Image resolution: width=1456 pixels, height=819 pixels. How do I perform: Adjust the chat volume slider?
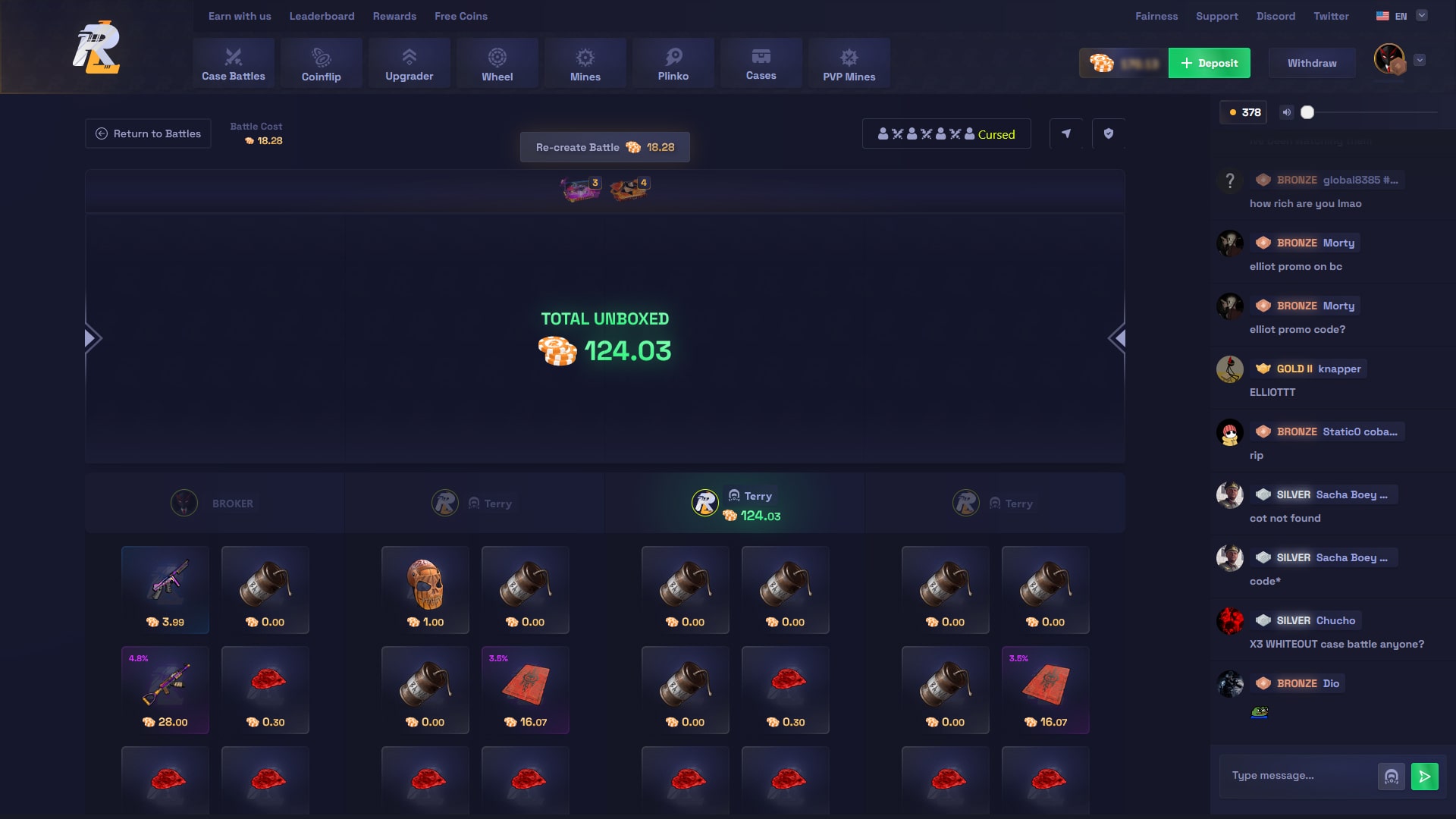click(x=1308, y=111)
